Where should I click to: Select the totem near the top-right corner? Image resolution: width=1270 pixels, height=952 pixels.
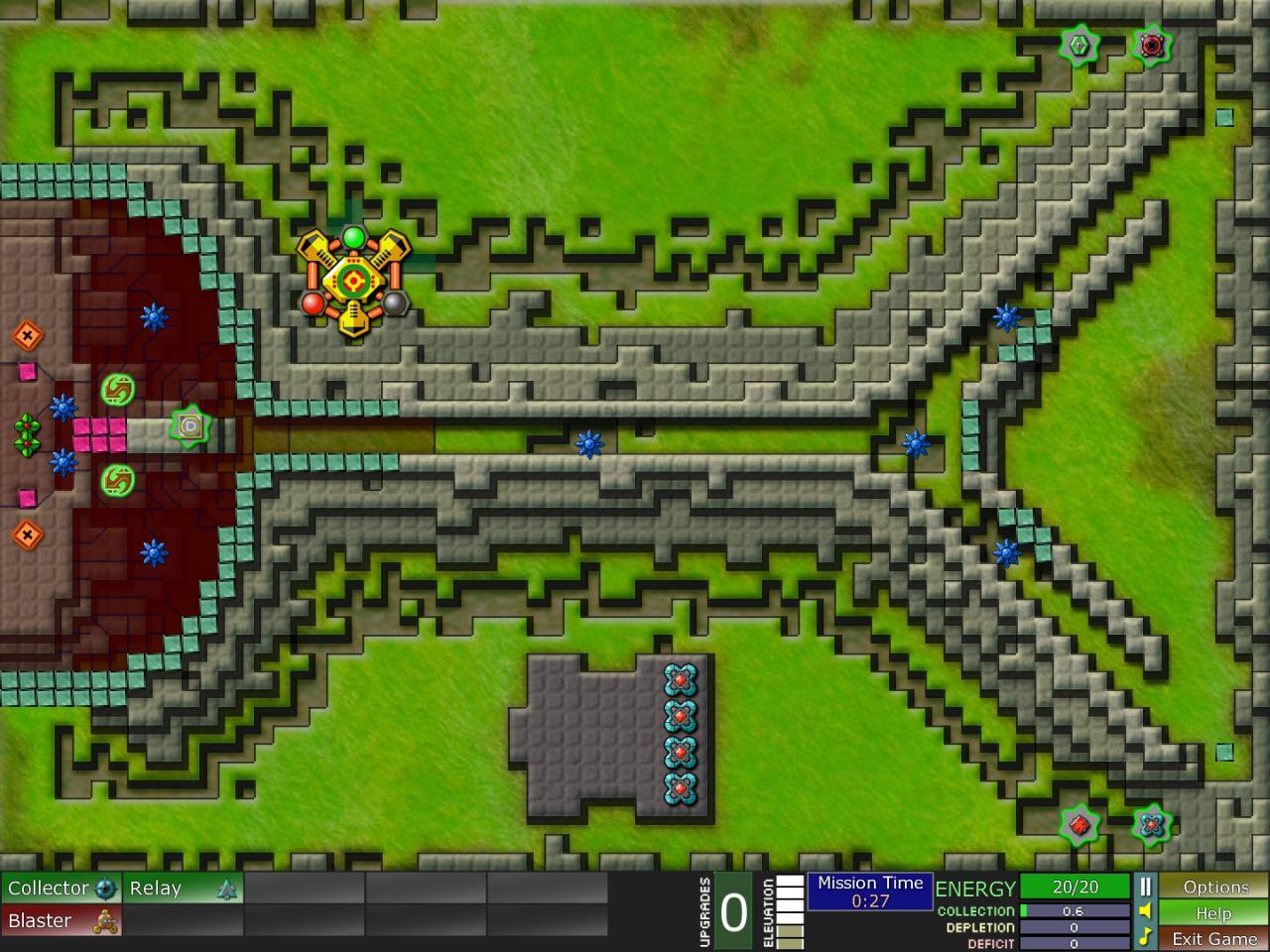click(1079, 45)
